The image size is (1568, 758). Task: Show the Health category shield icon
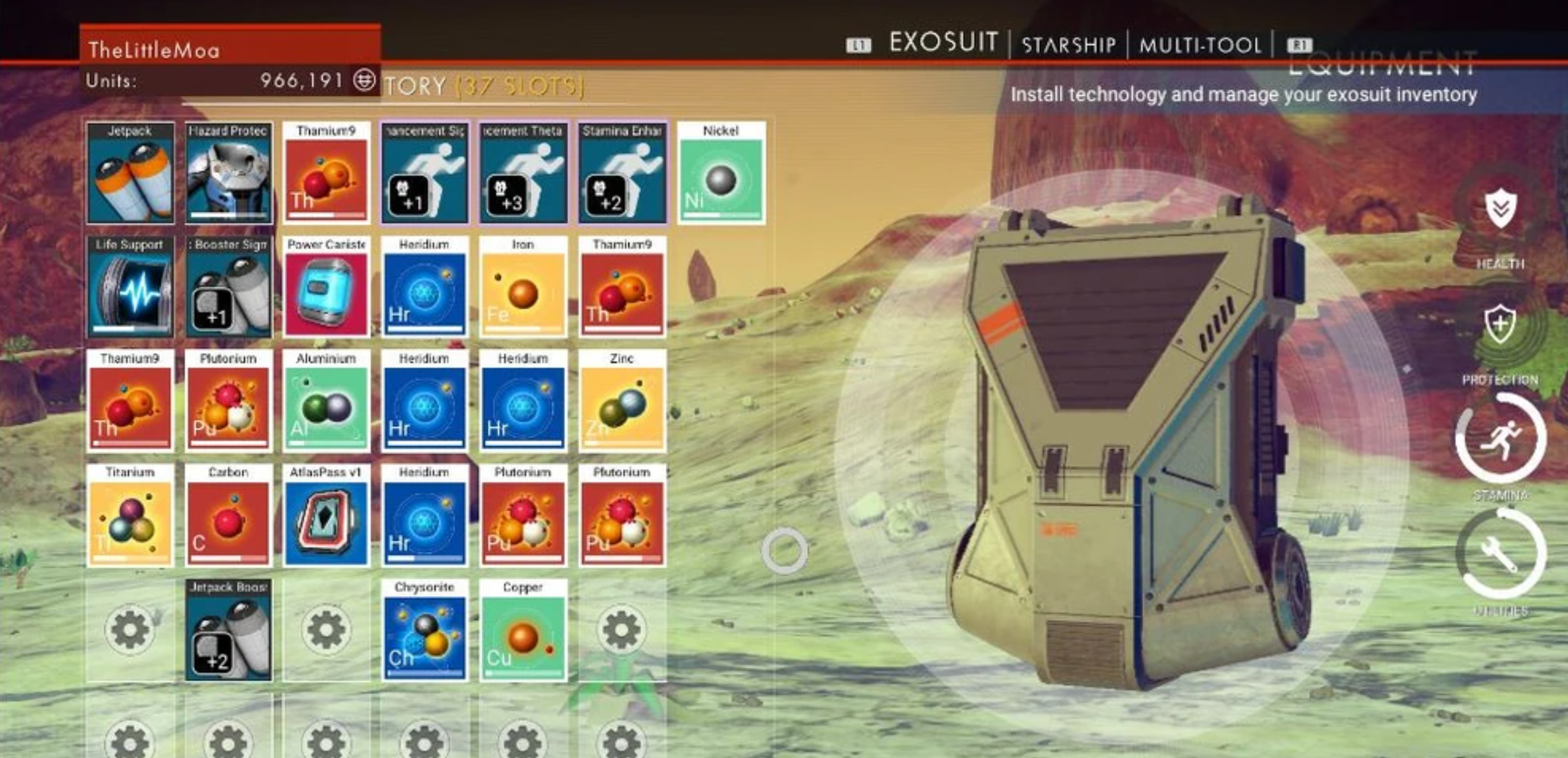pos(1501,208)
